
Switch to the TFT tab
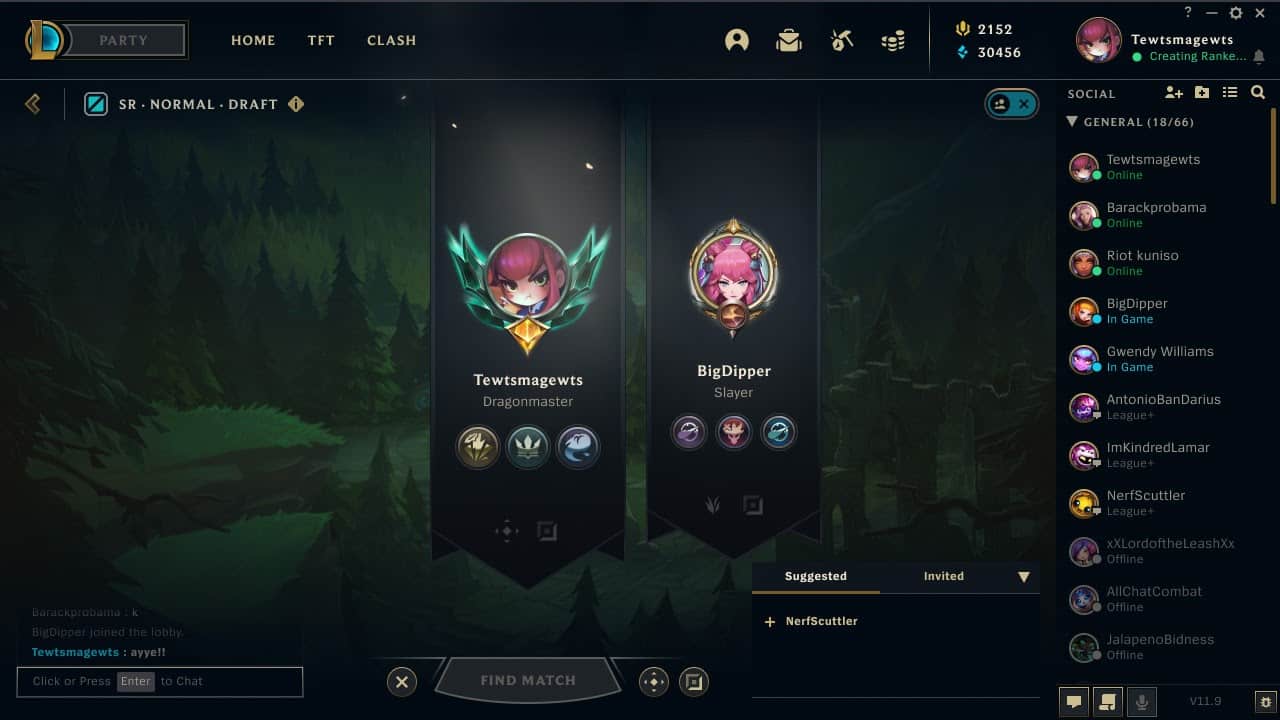(320, 40)
